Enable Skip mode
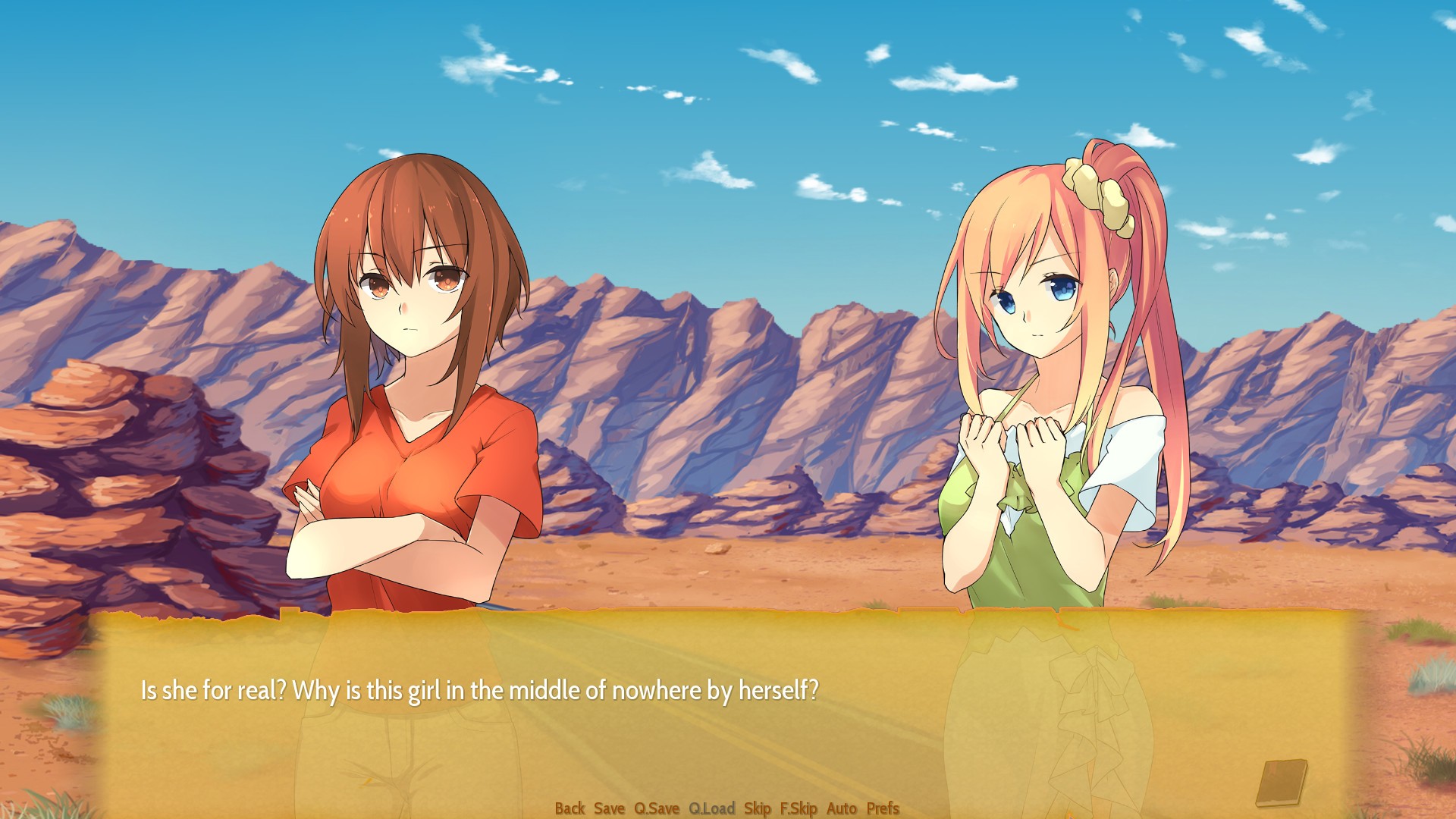This screenshot has width=1456, height=819. [757, 808]
